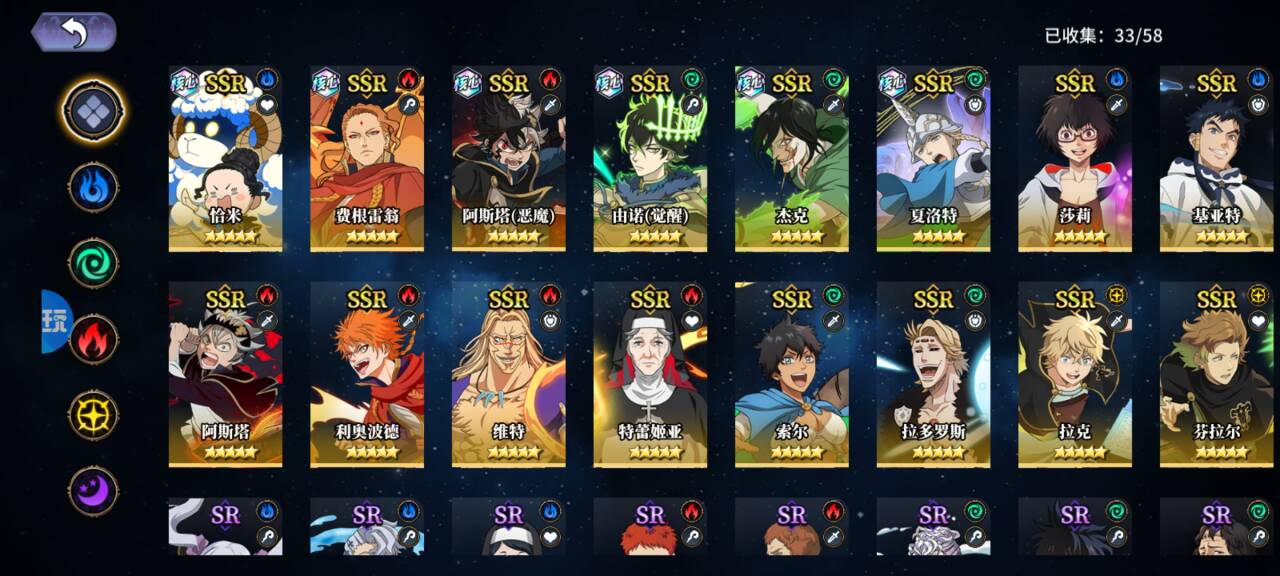Open the 恰米 character card
The image size is (1280, 576).
pos(225,158)
